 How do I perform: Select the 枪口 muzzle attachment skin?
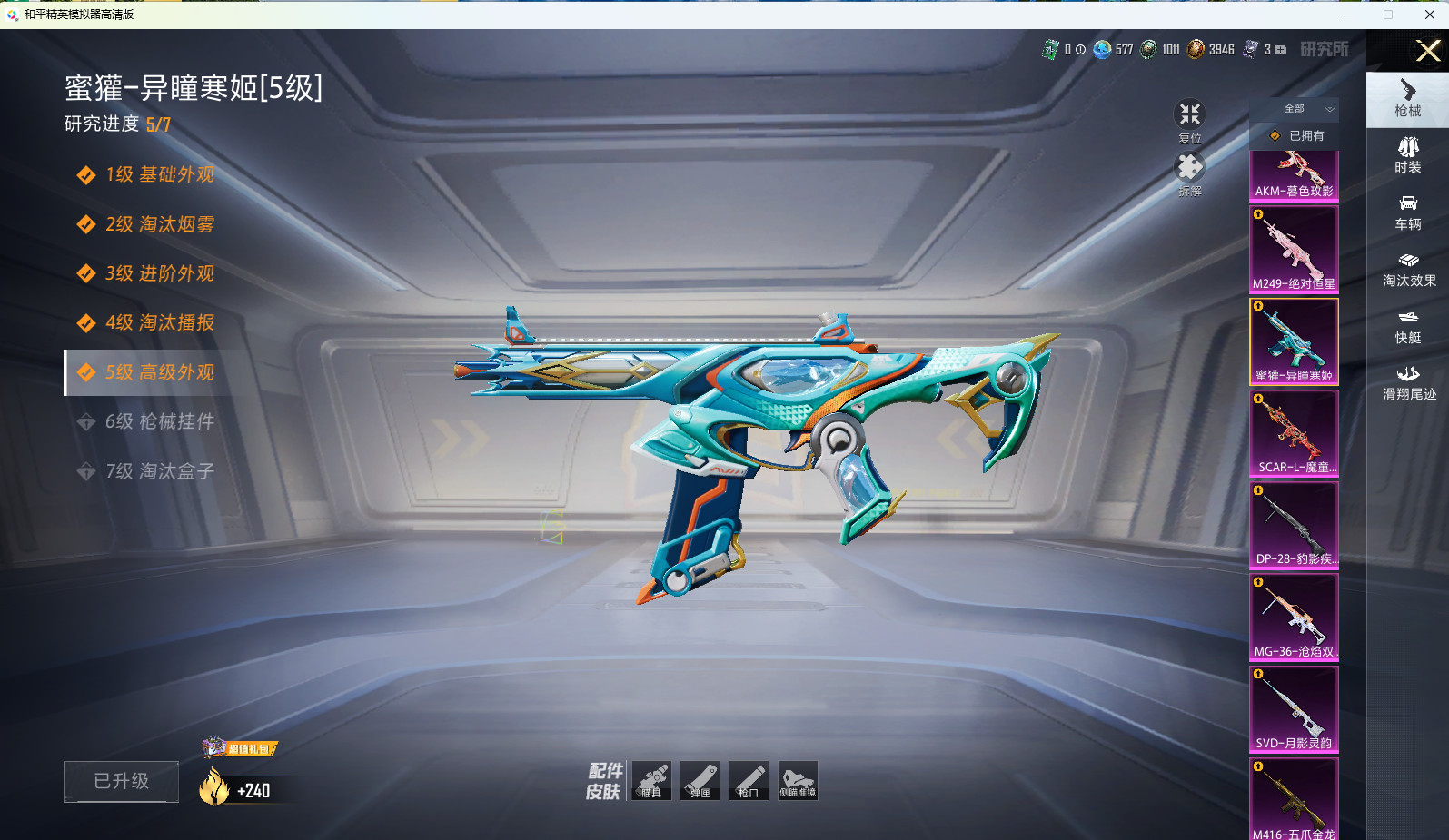tap(749, 780)
